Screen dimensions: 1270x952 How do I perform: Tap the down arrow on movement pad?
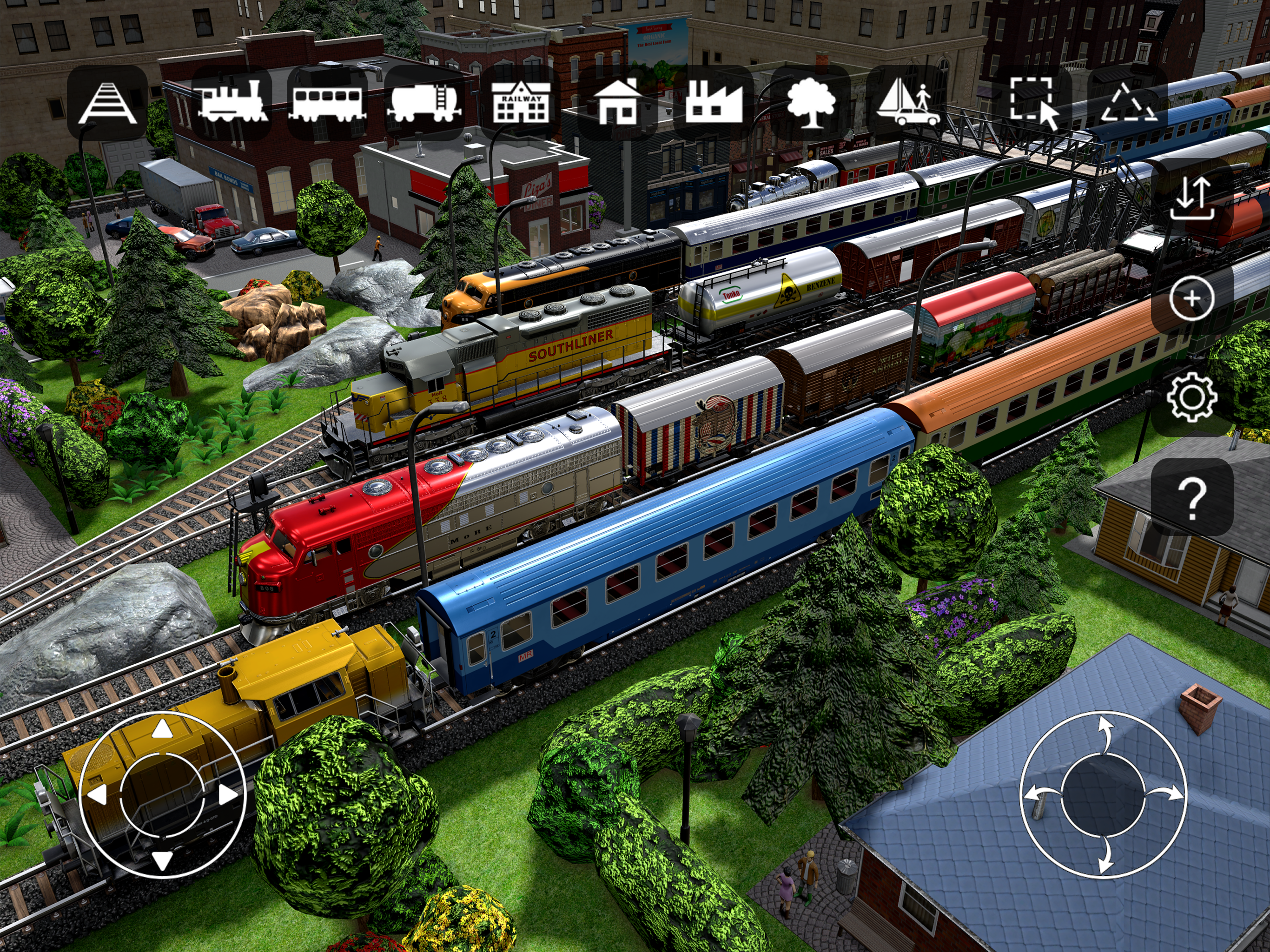tap(163, 860)
